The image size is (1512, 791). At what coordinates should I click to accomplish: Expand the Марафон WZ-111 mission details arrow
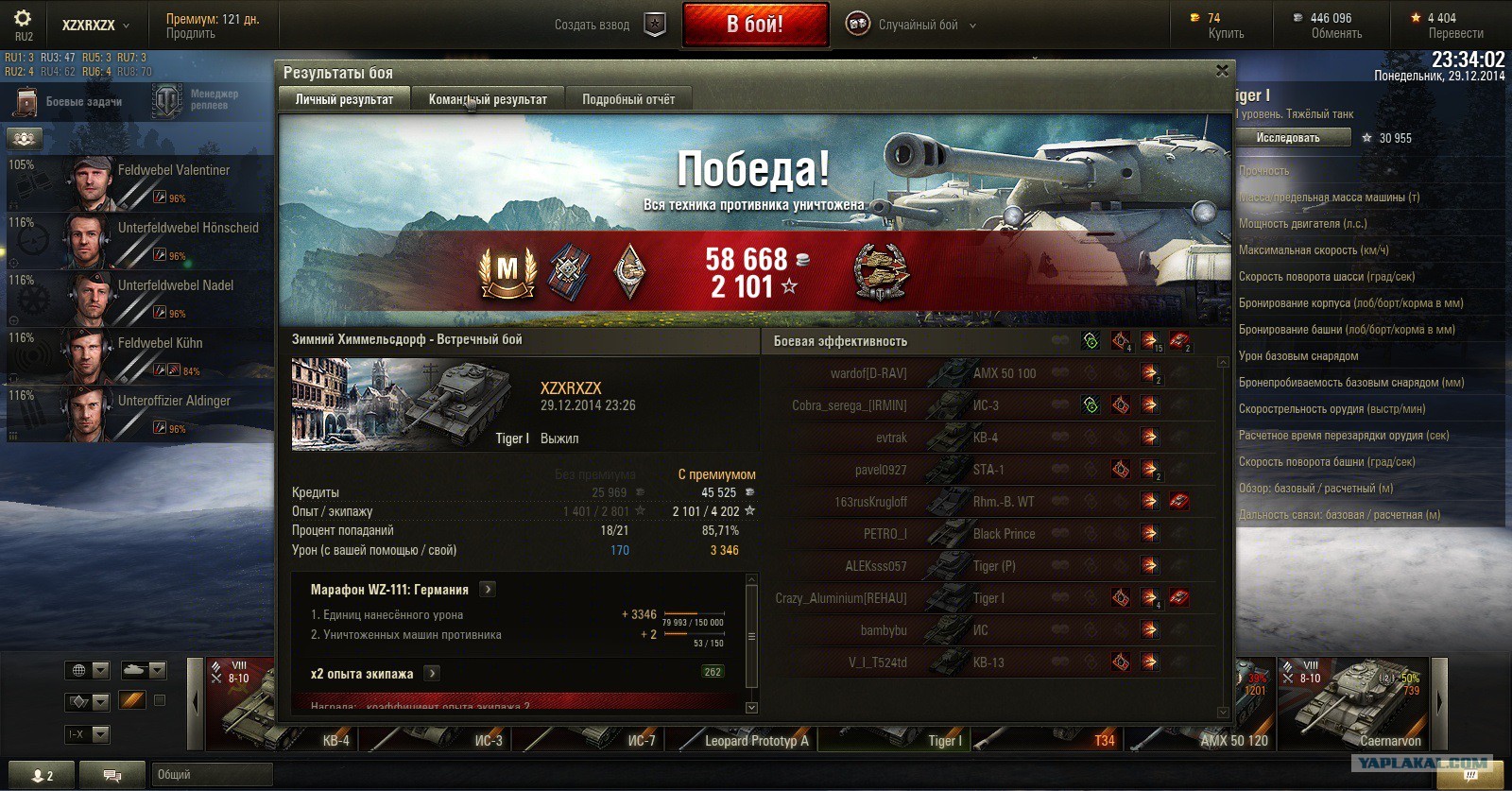[x=486, y=588]
